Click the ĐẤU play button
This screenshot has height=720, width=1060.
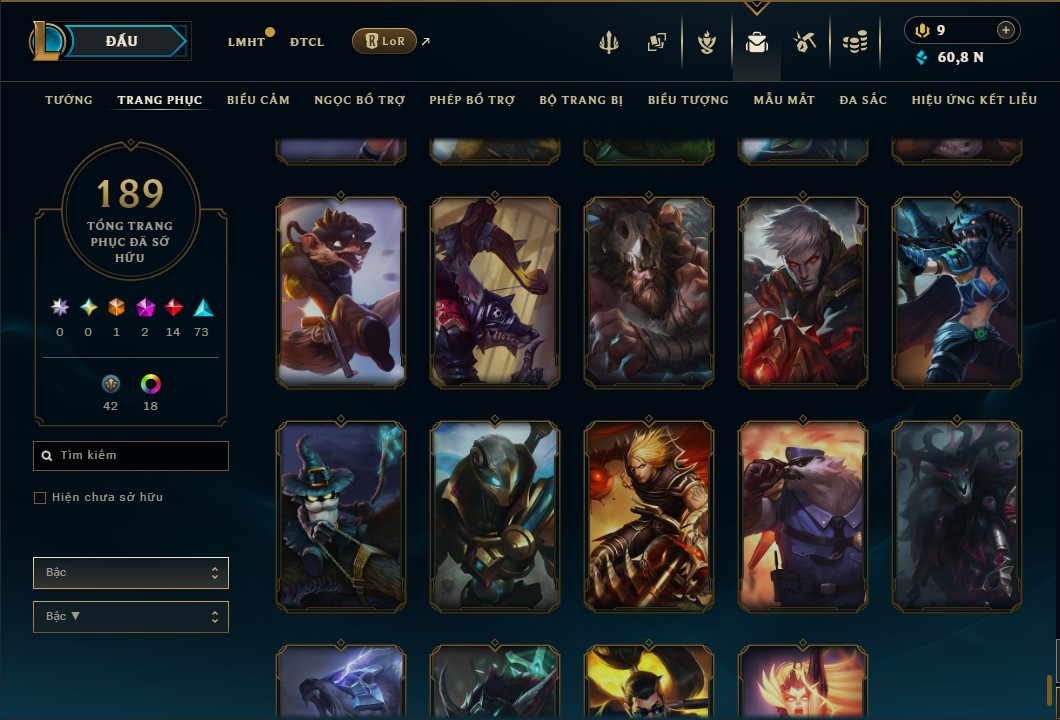(x=120, y=41)
